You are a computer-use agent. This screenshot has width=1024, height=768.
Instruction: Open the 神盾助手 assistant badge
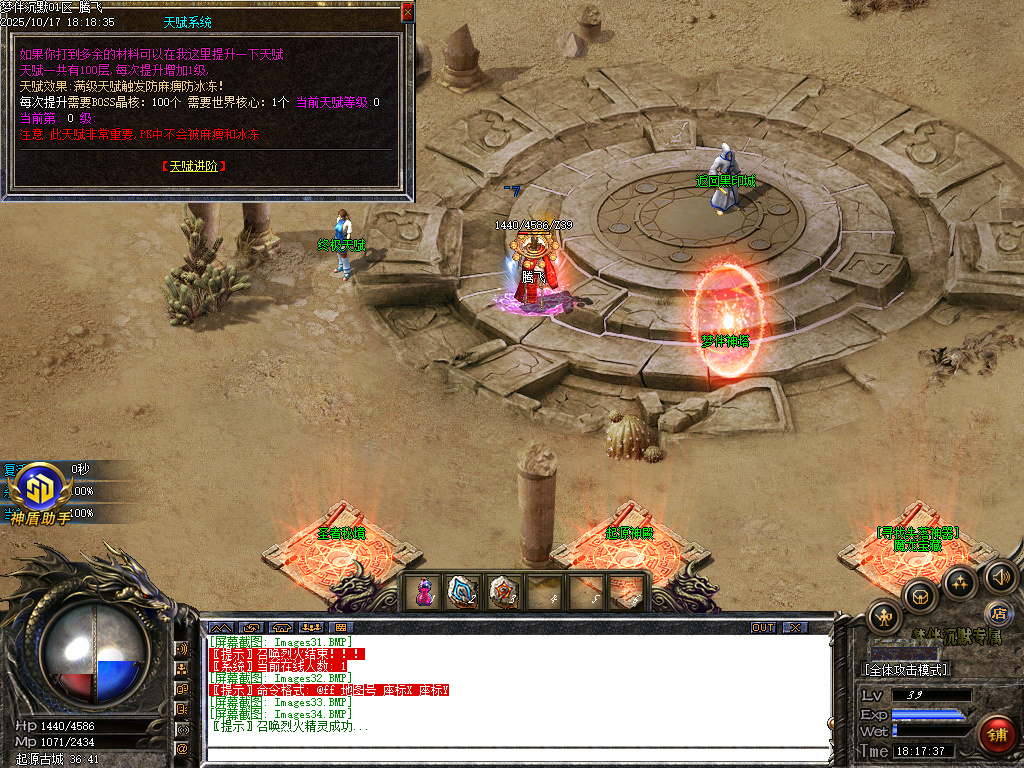(41, 490)
